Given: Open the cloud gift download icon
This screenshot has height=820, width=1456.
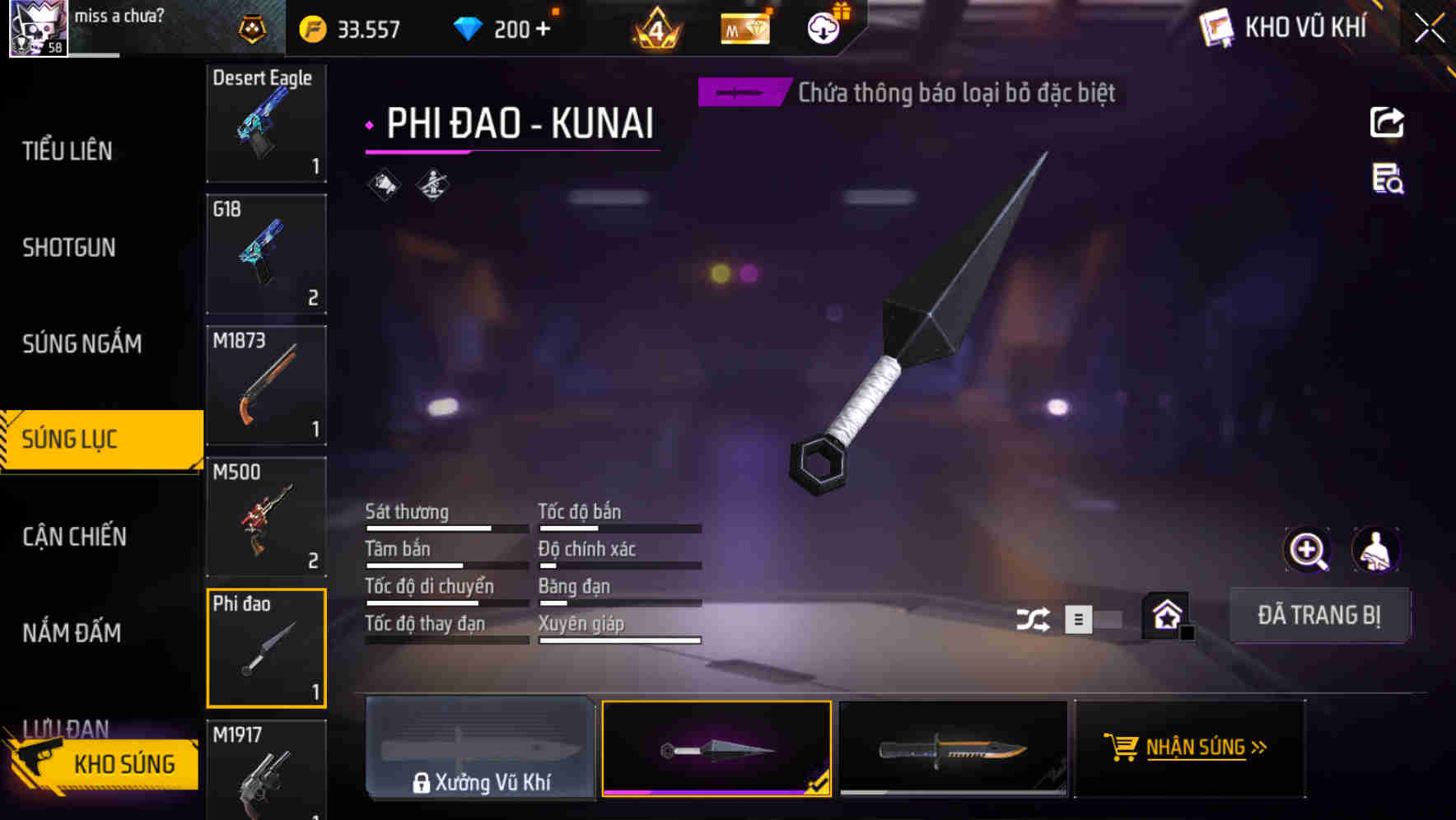Looking at the screenshot, I should tap(823, 28).
